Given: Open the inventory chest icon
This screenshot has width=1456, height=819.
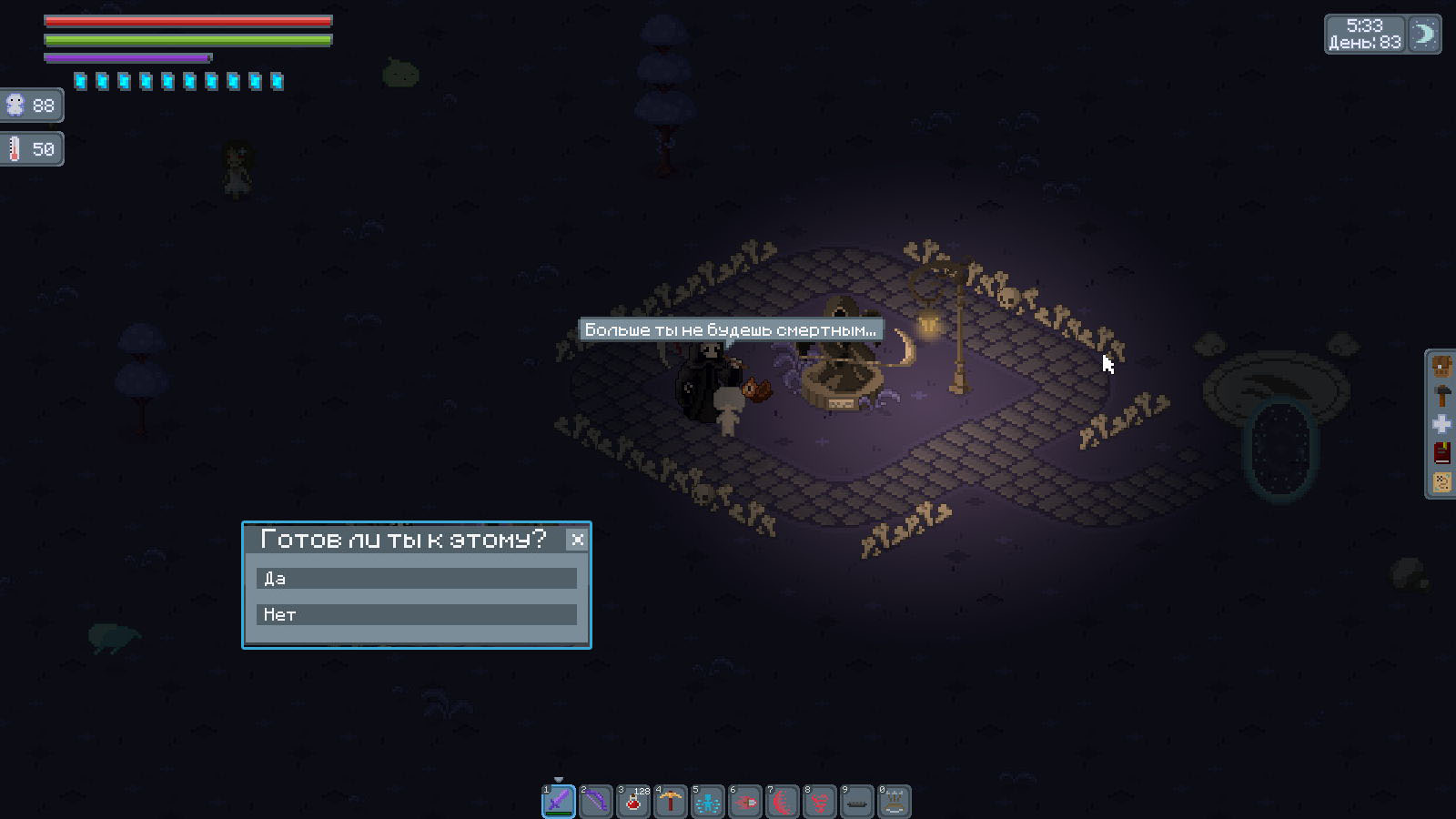Looking at the screenshot, I should point(1441,368).
